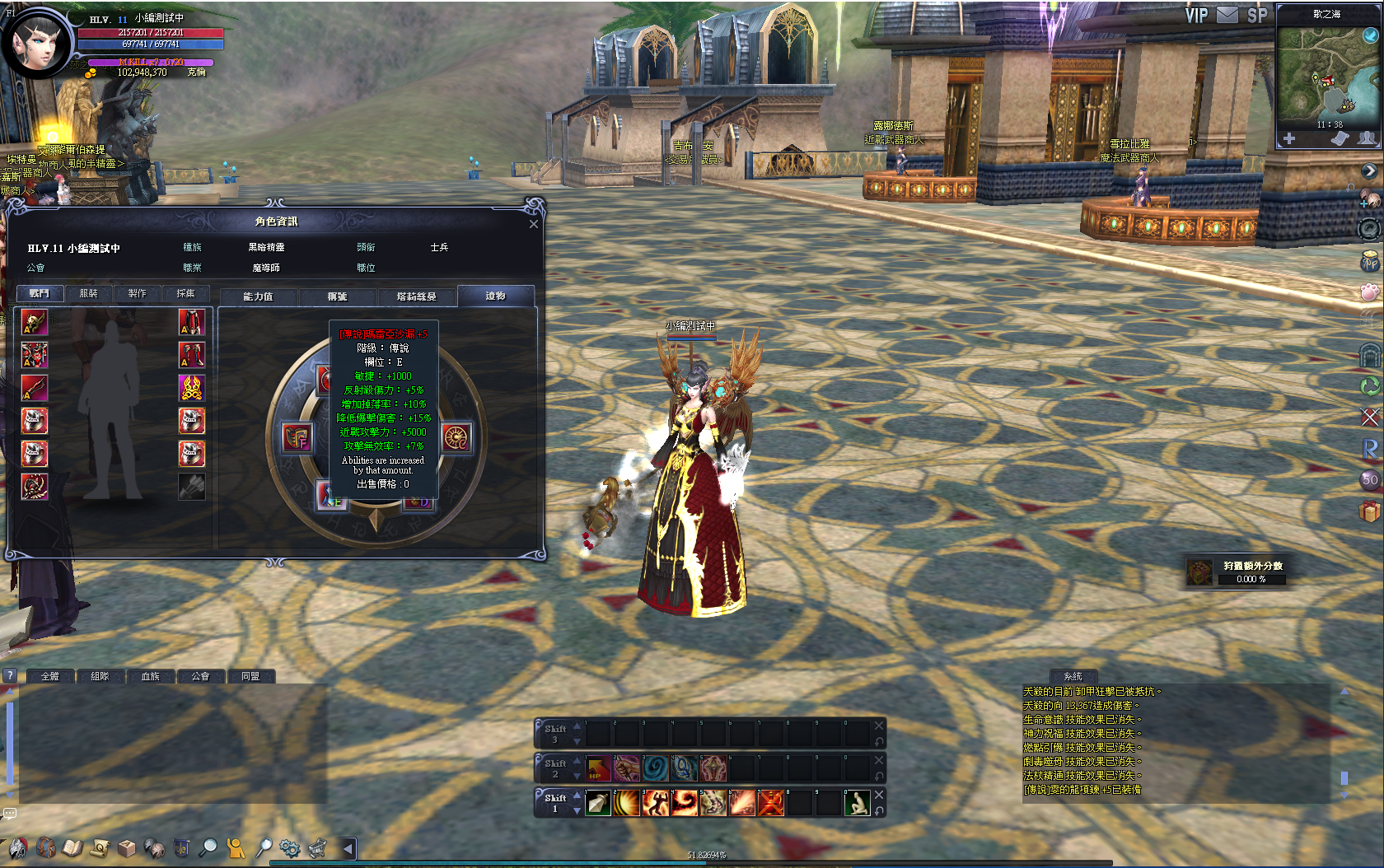Switch chat to the 公會 guild tab

tap(200, 676)
